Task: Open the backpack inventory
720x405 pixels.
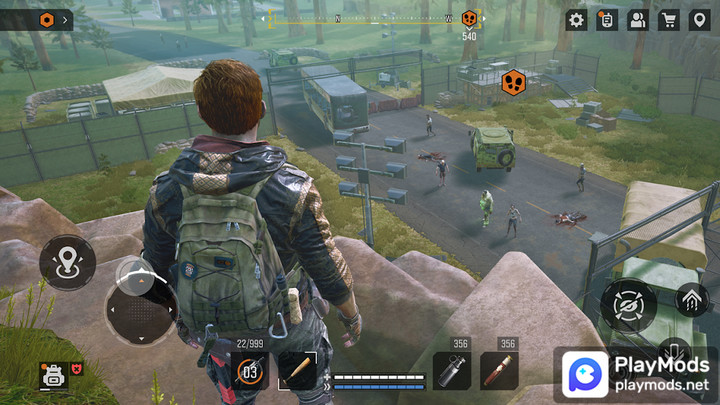Action: (x=52, y=376)
